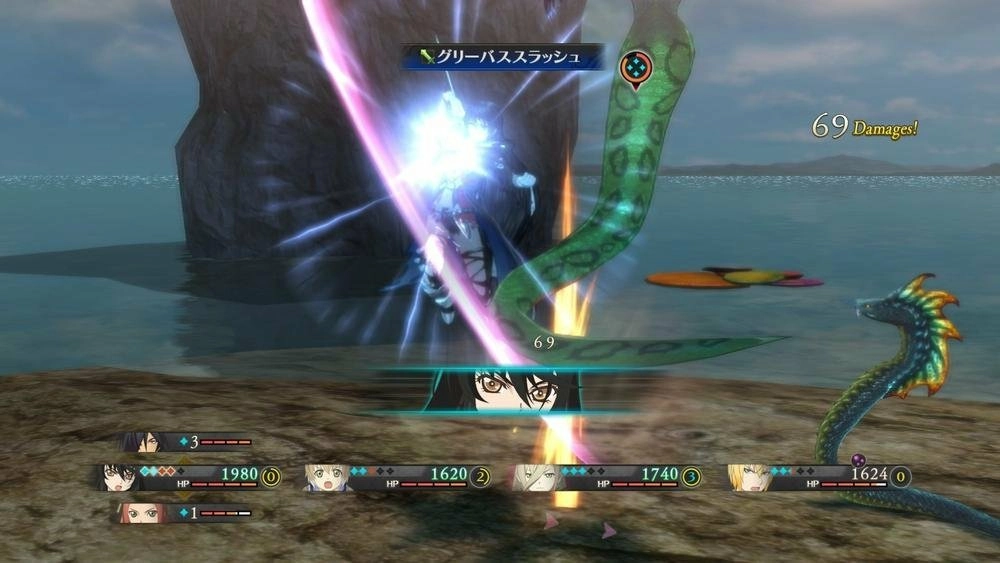Select the blonde boy's portrait with 1620 HP
Screen dimensions: 1000x563
pyautogui.click(x=325, y=477)
